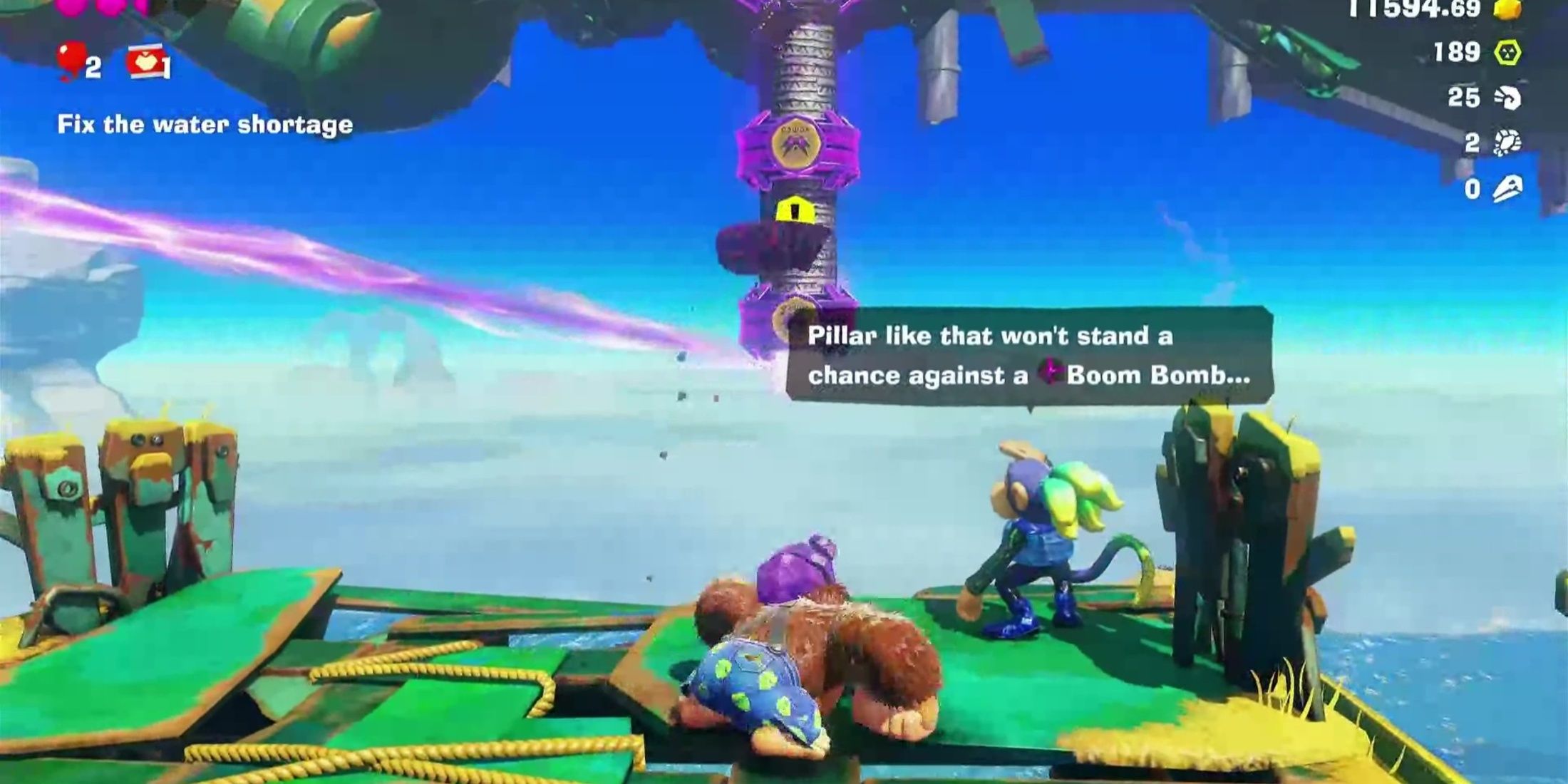
Task: Click the yellow hexagon chip icon beside 189
Action: point(1507,52)
